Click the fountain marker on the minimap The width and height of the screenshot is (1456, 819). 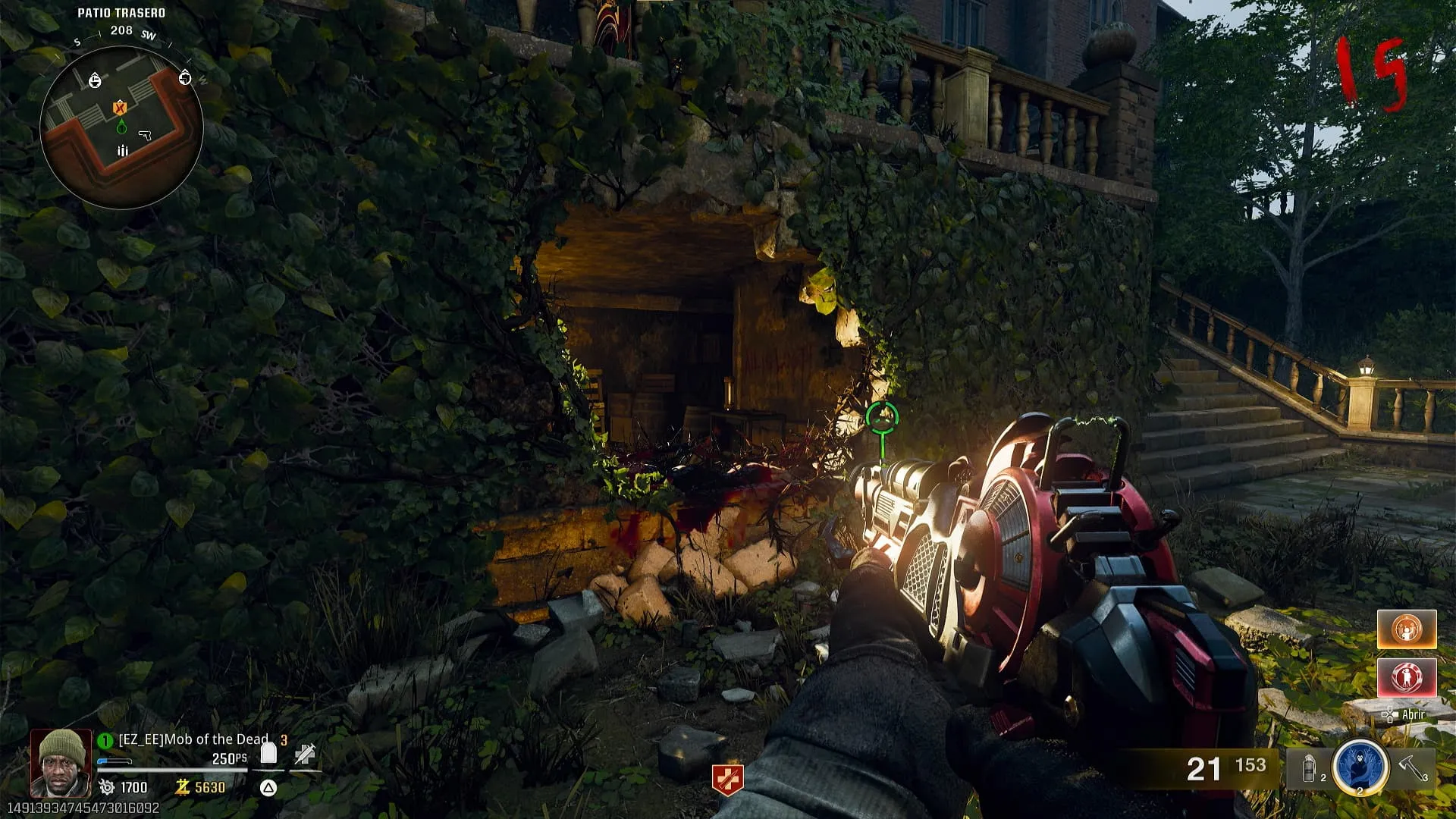click(95, 80)
